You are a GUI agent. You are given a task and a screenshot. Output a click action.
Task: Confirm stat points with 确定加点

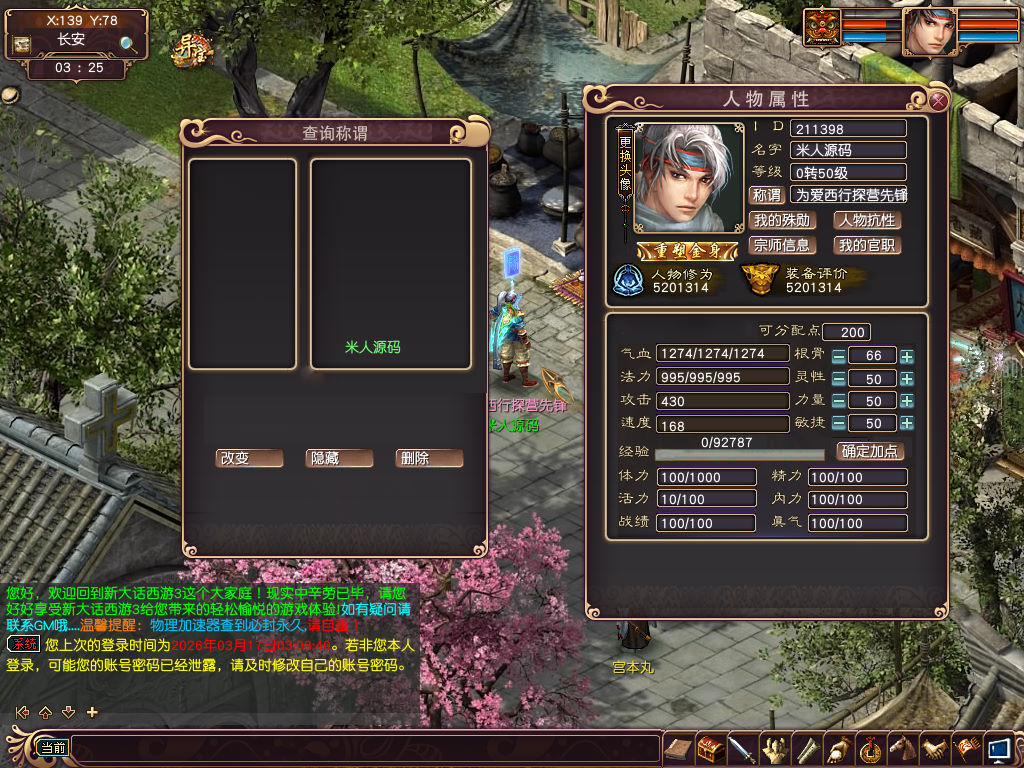tap(870, 451)
